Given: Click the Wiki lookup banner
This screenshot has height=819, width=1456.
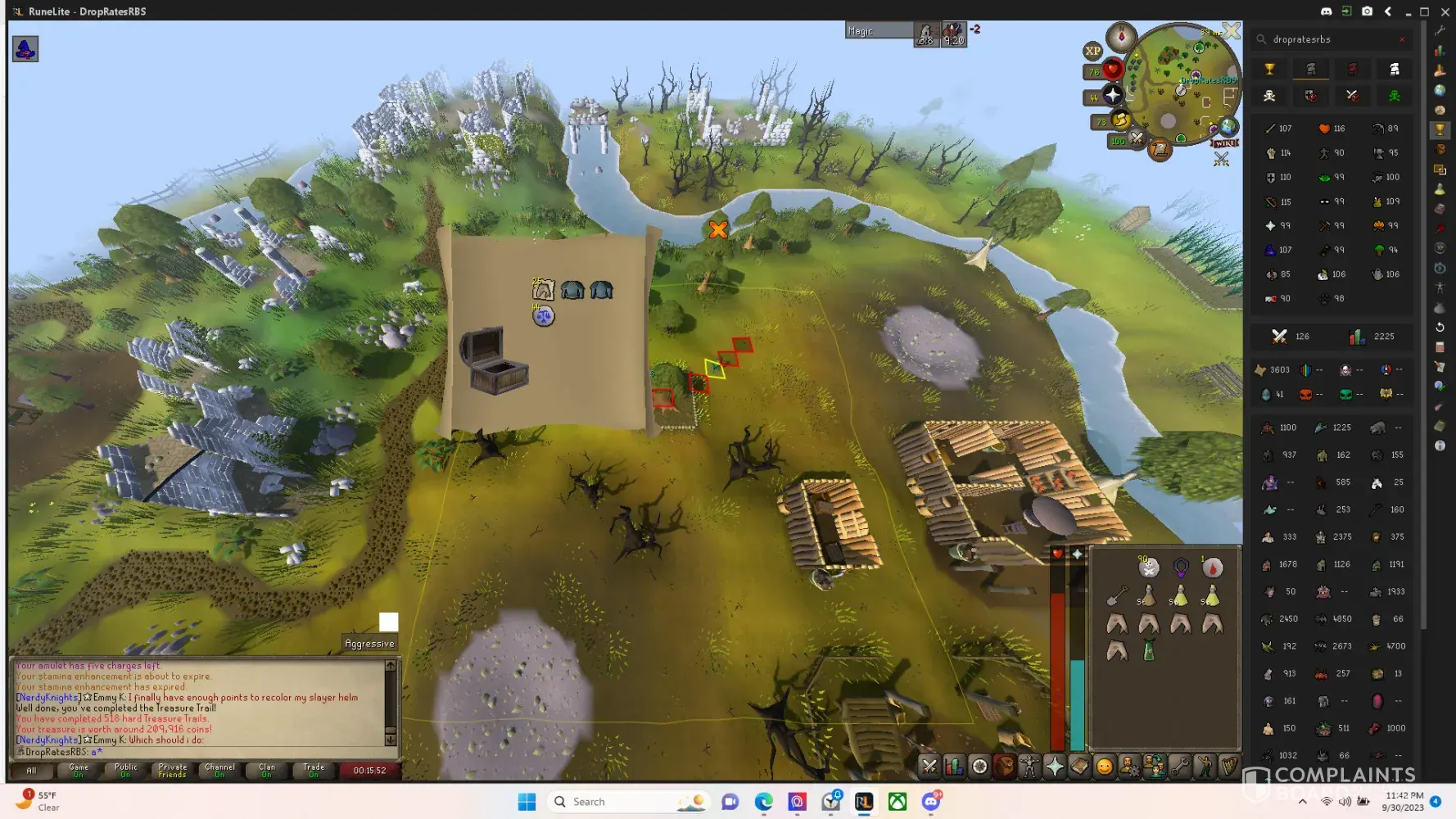Looking at the screenshot, I should pyautogui.click(x=1225, y=143).
